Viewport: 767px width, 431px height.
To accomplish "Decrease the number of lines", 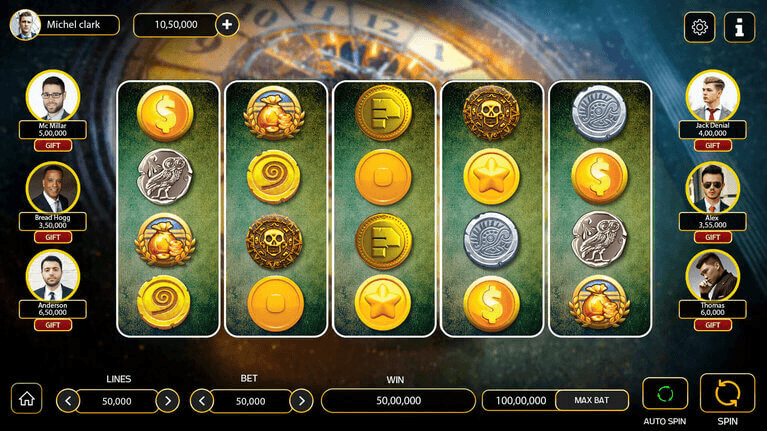I will (x=68, y=401).
